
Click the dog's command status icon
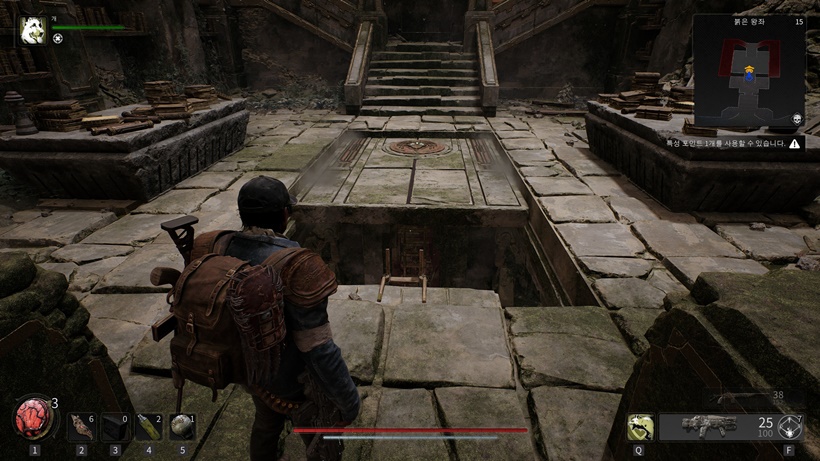pos(58,39)
